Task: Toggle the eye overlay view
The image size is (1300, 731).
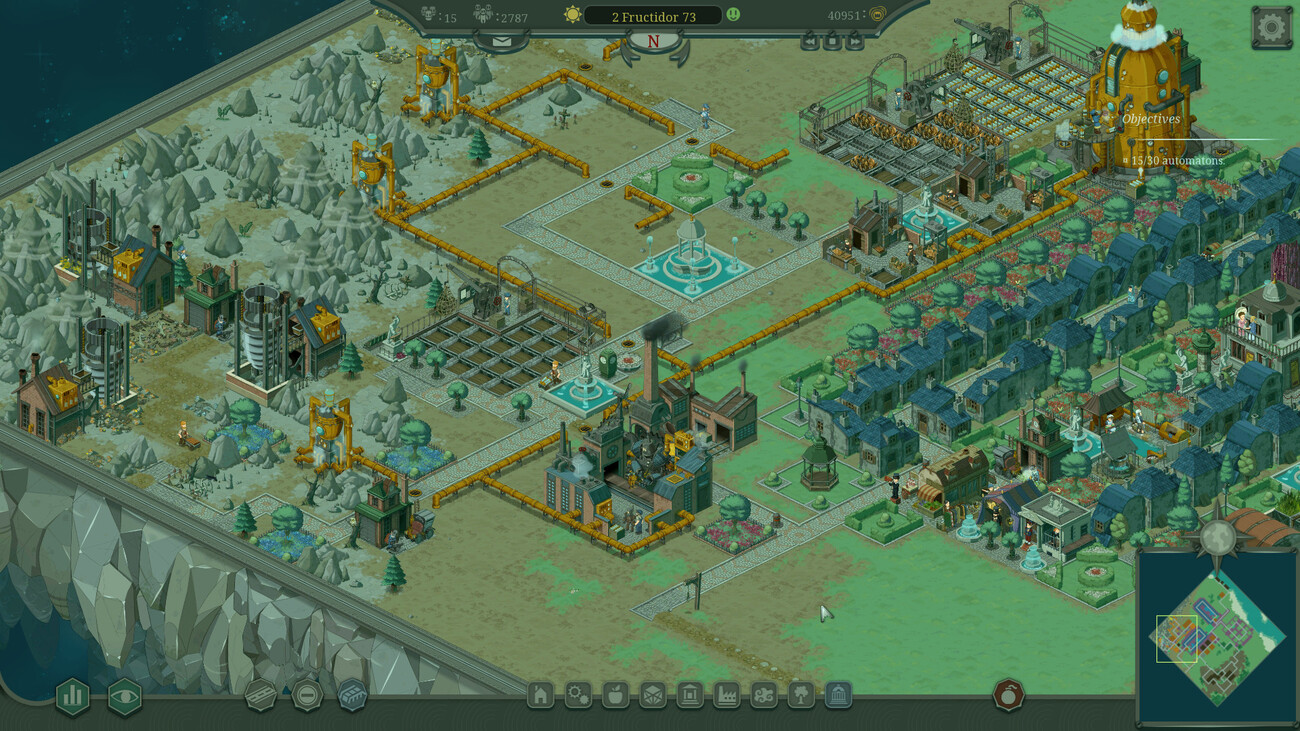Action: tap(125, 697)
